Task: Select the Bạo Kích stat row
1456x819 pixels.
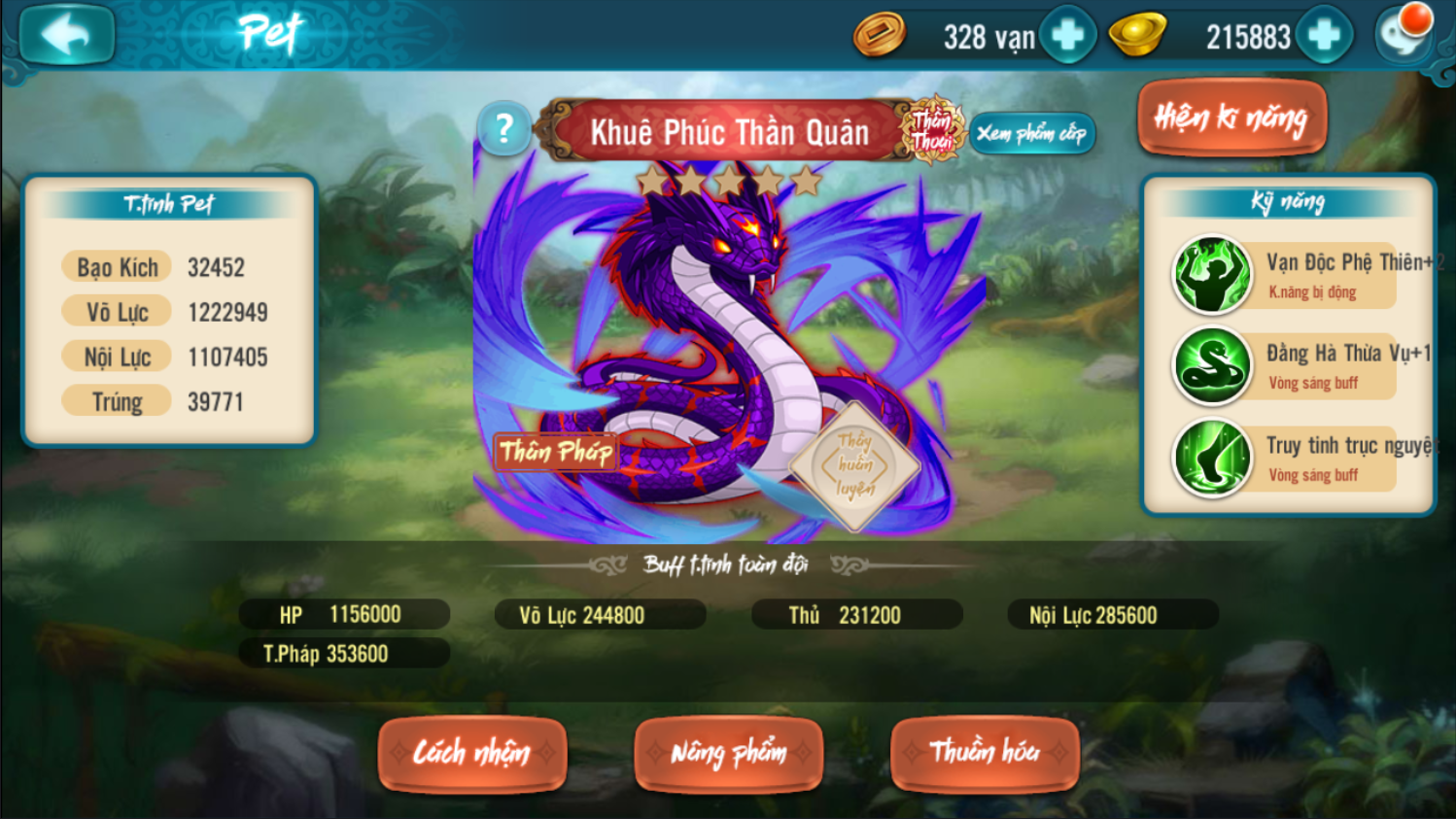Action: pyautogui.click(x=115, y=265)
